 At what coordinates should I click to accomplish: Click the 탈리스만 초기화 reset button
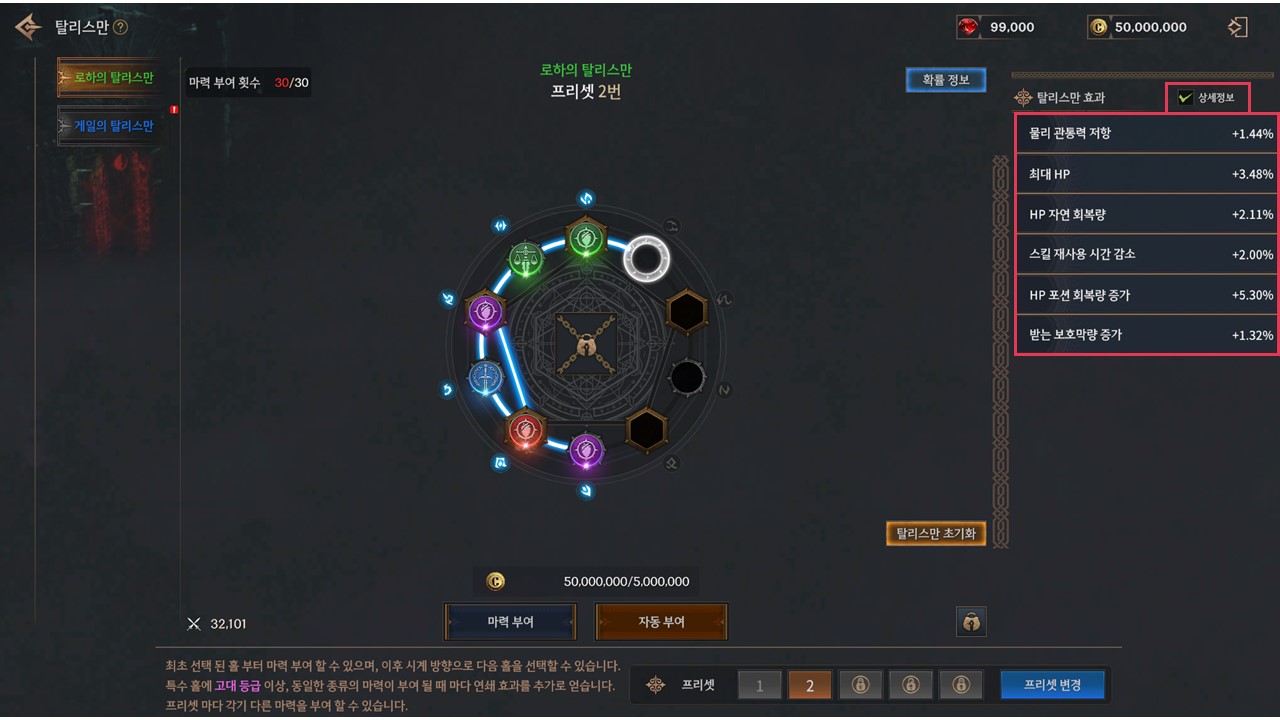coord(936,534)
